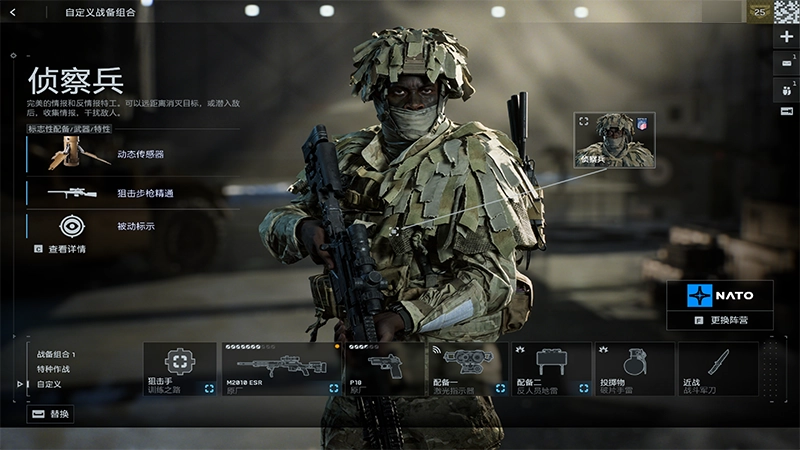The height and width of the screenshot is (450, 800).
Task: Go back with the top-left arrow
Action: 13,12
